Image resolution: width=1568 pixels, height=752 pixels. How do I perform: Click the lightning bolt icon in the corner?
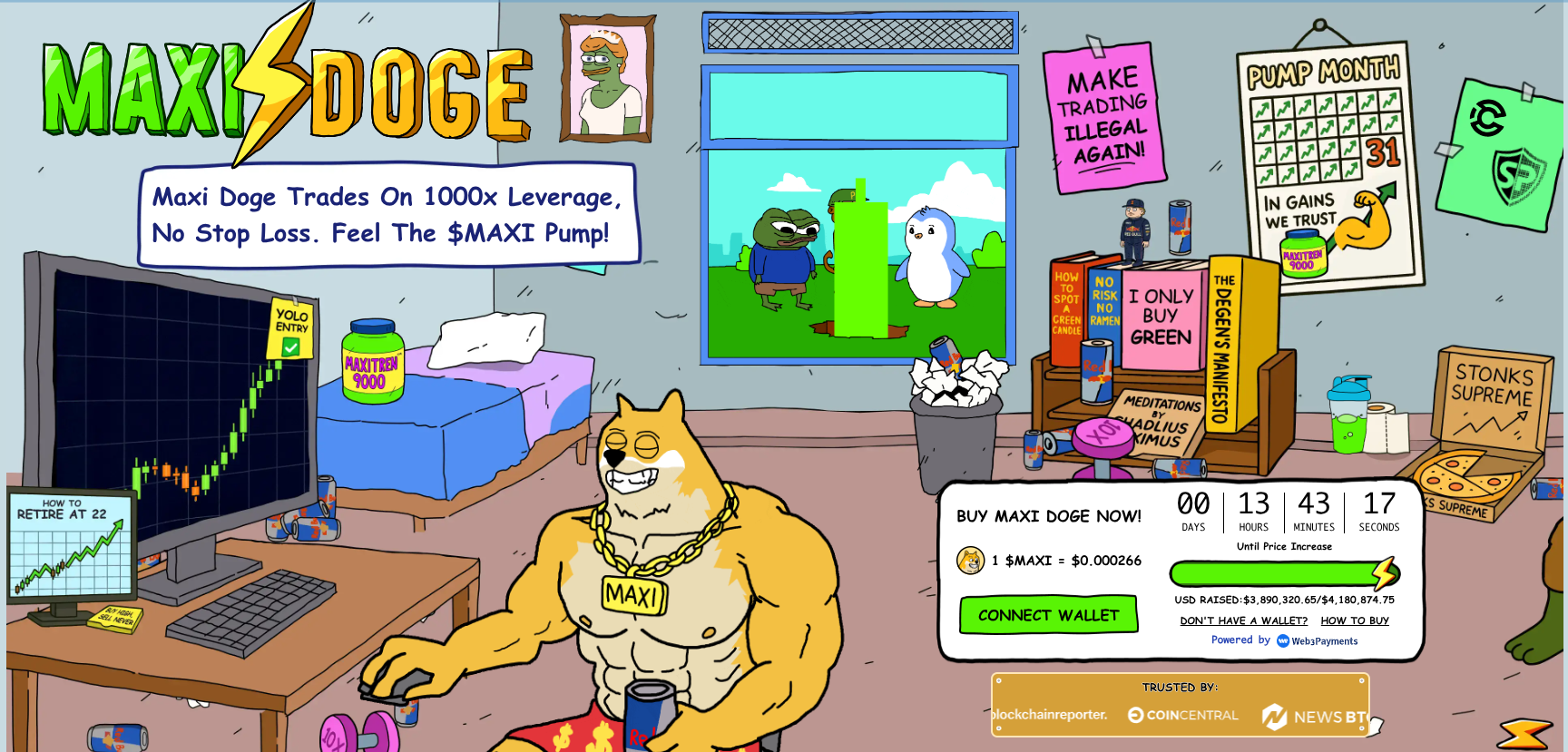coord(1525,733)
